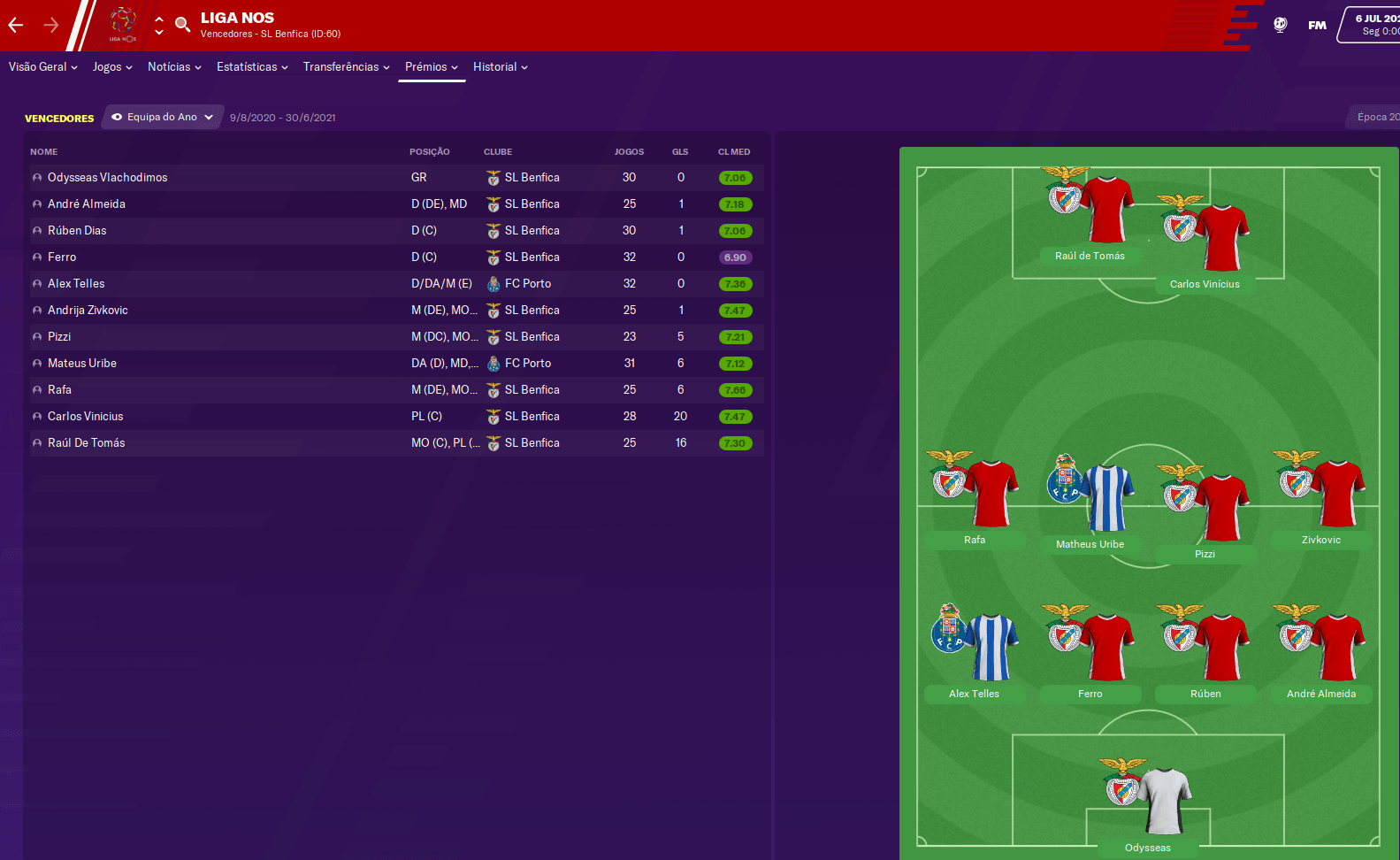Open the Jogos menu

(112, 67)
